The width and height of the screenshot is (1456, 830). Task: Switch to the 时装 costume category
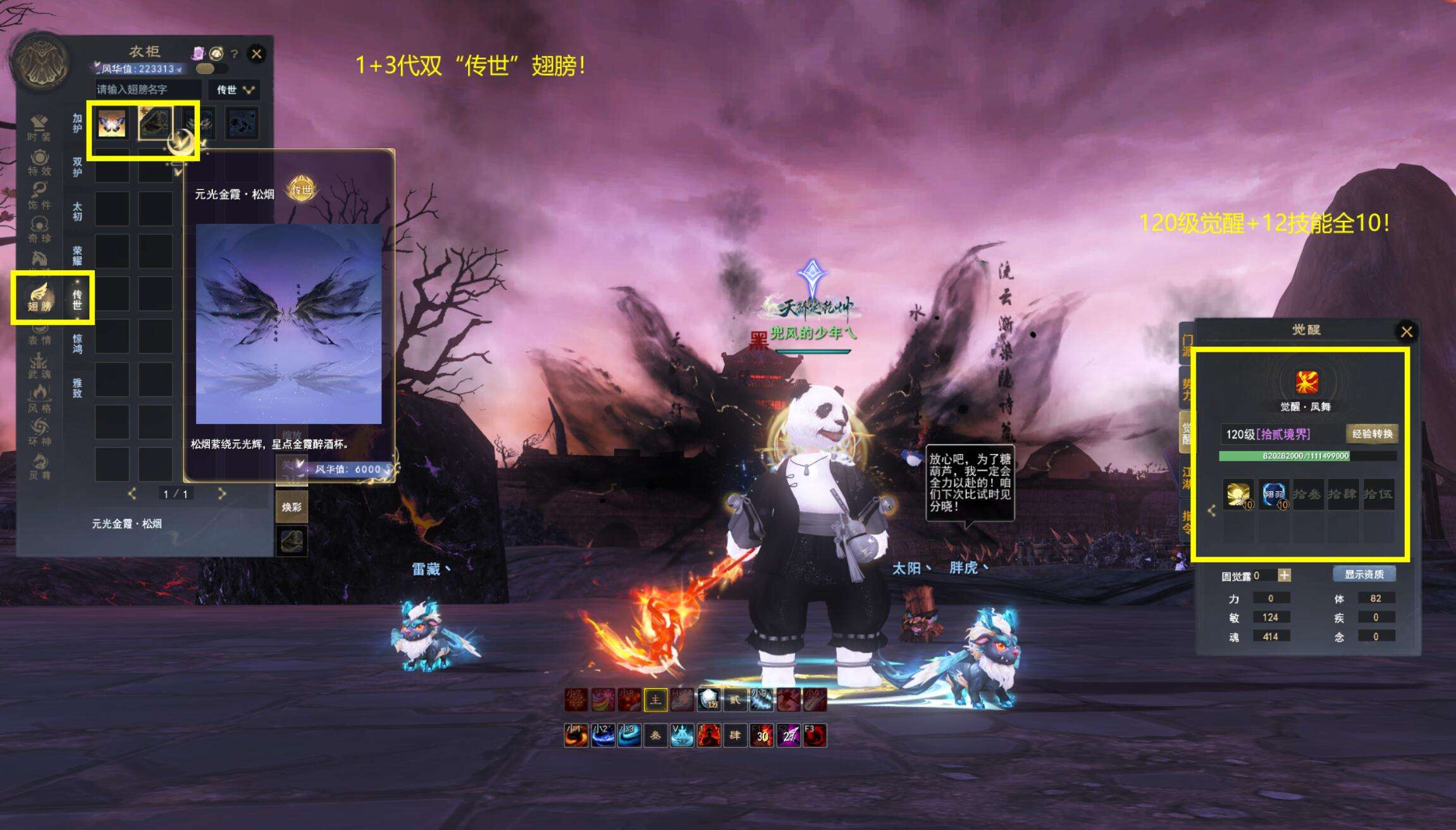click(x=39, y=128)
